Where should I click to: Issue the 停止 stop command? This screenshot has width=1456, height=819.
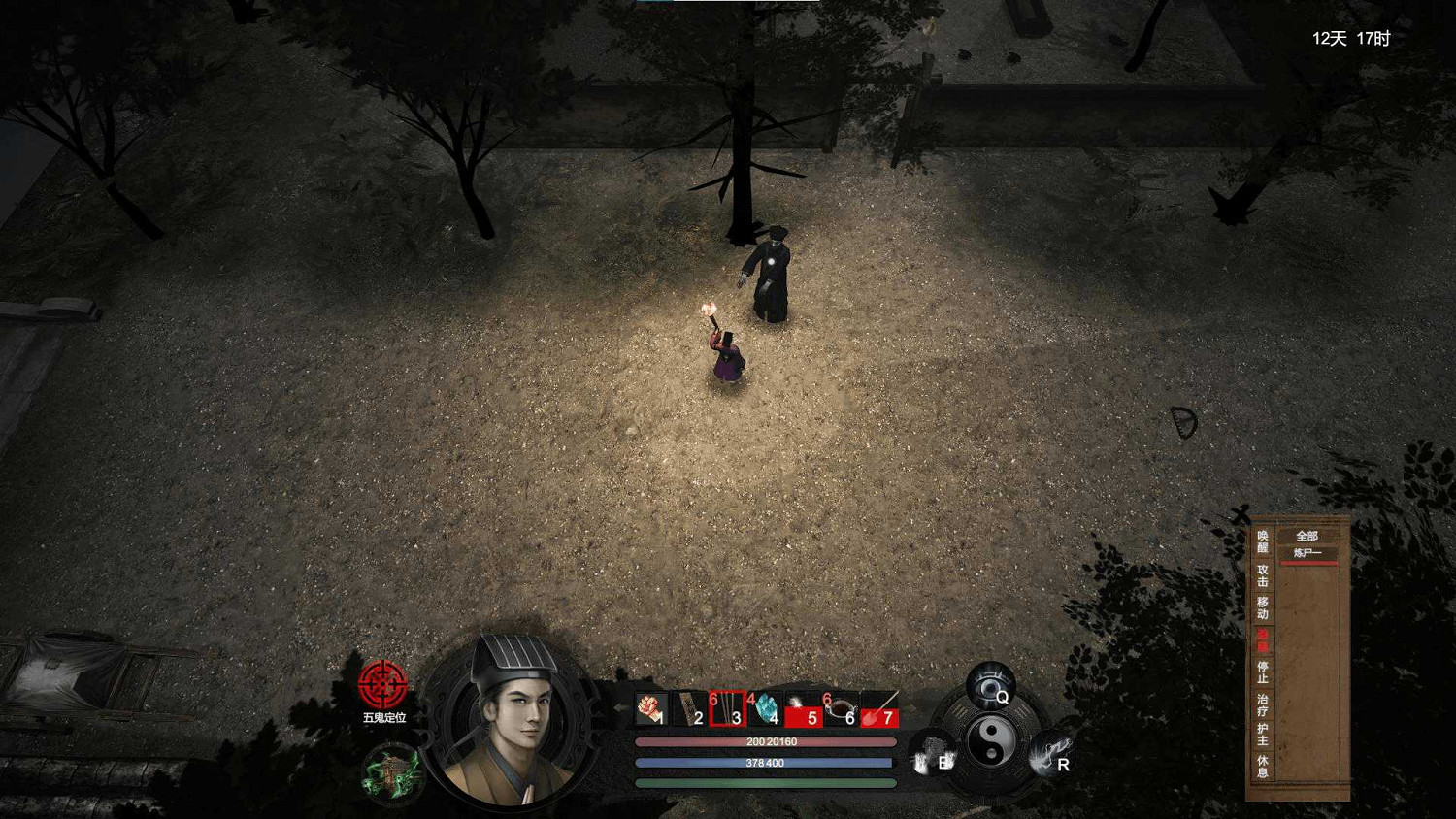tap(1262, 674)
